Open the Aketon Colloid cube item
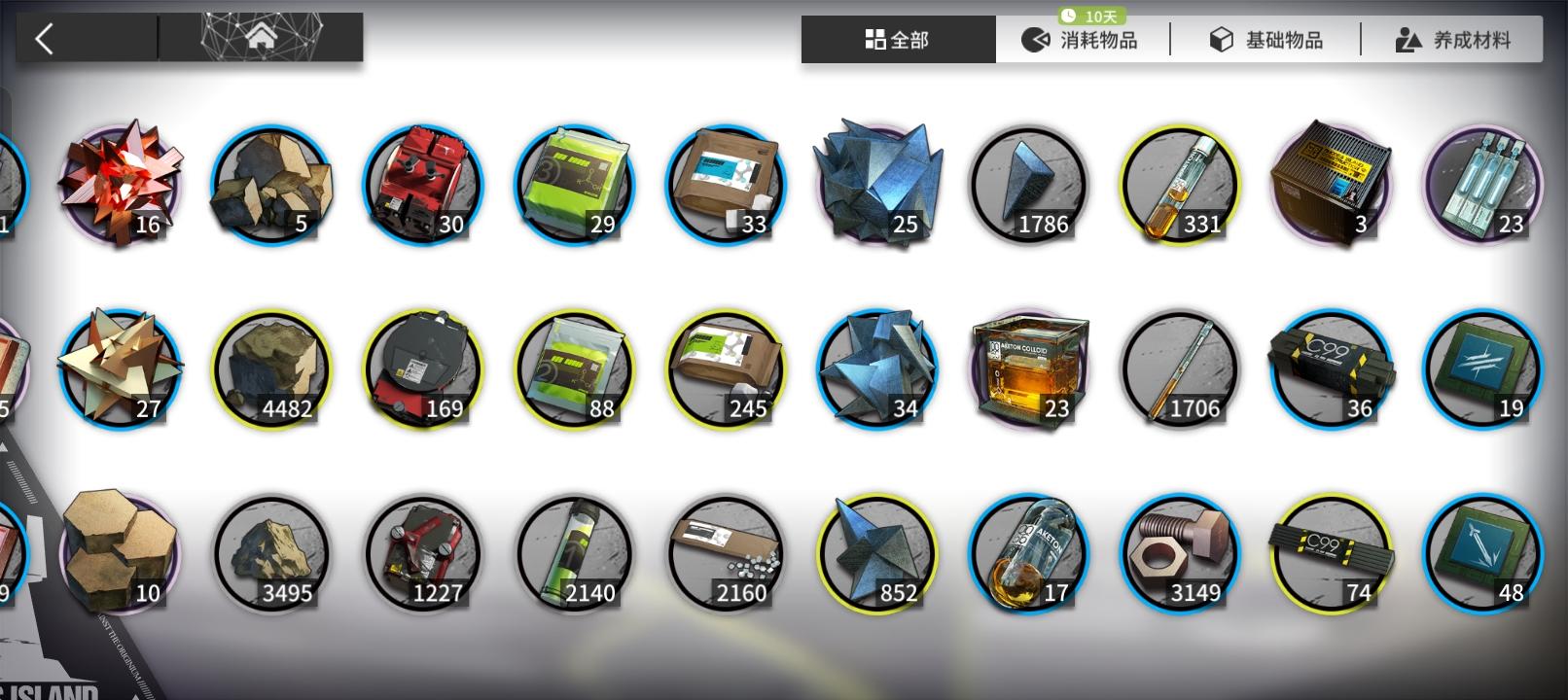 pos(1029,367)
